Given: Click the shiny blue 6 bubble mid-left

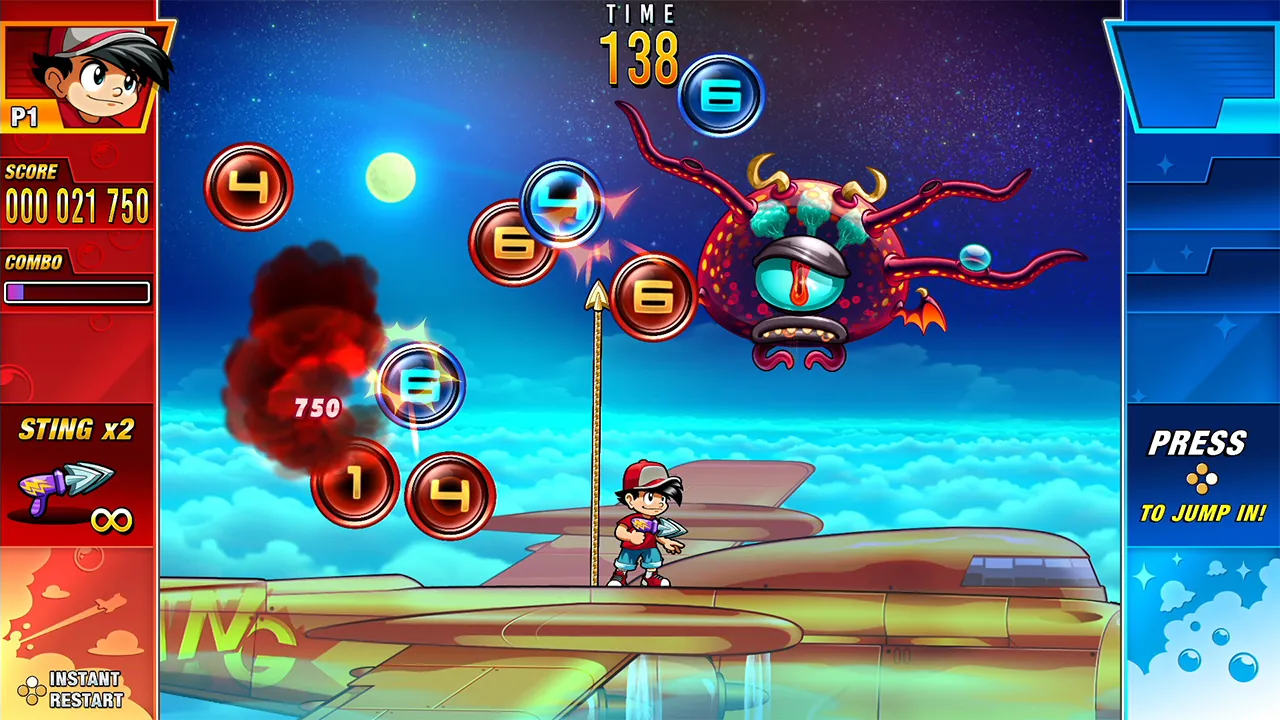Looking at the screenshot, I should (422, 385).
